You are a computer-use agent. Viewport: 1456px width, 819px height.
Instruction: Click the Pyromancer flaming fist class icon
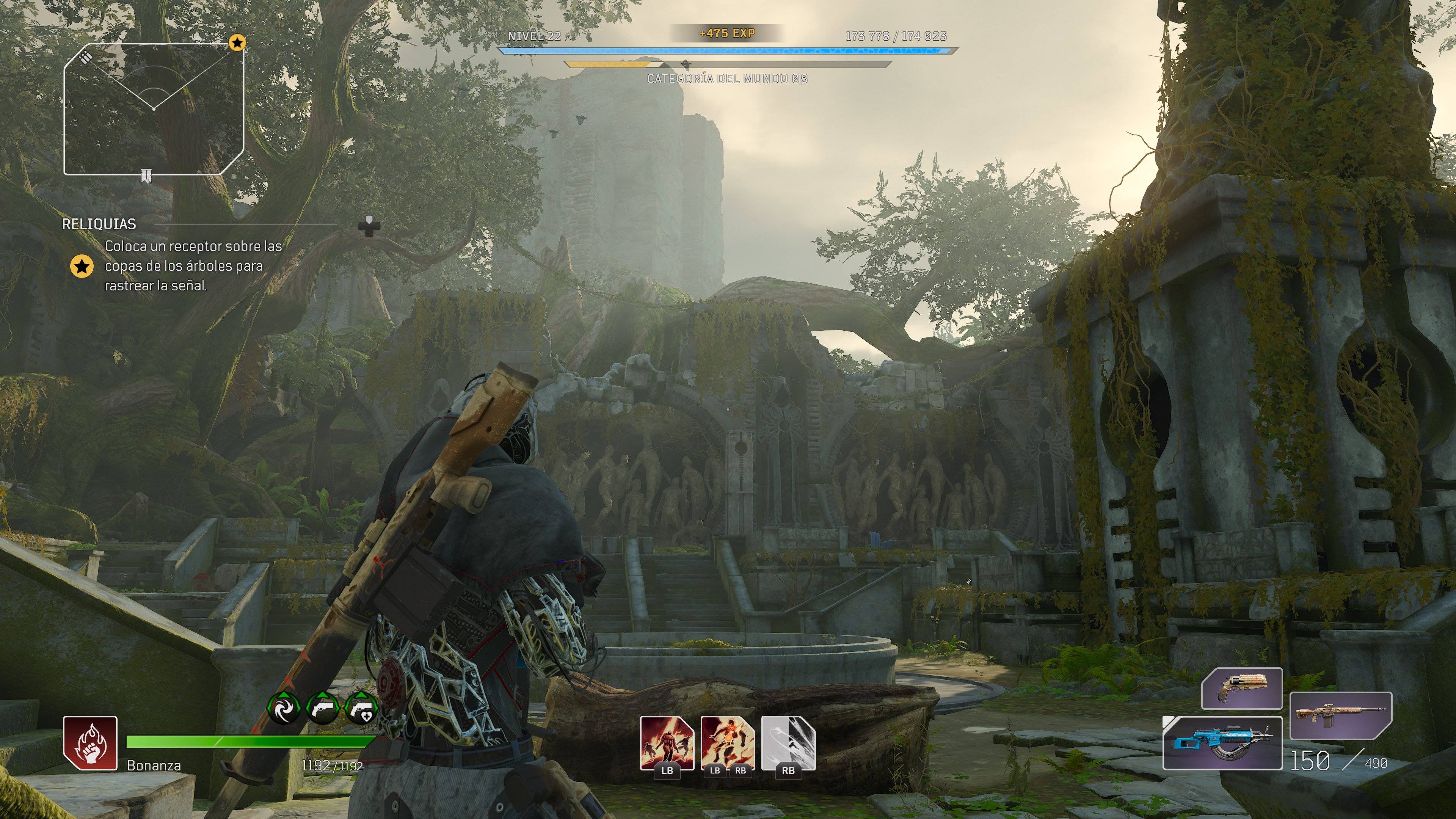(90, 743)
